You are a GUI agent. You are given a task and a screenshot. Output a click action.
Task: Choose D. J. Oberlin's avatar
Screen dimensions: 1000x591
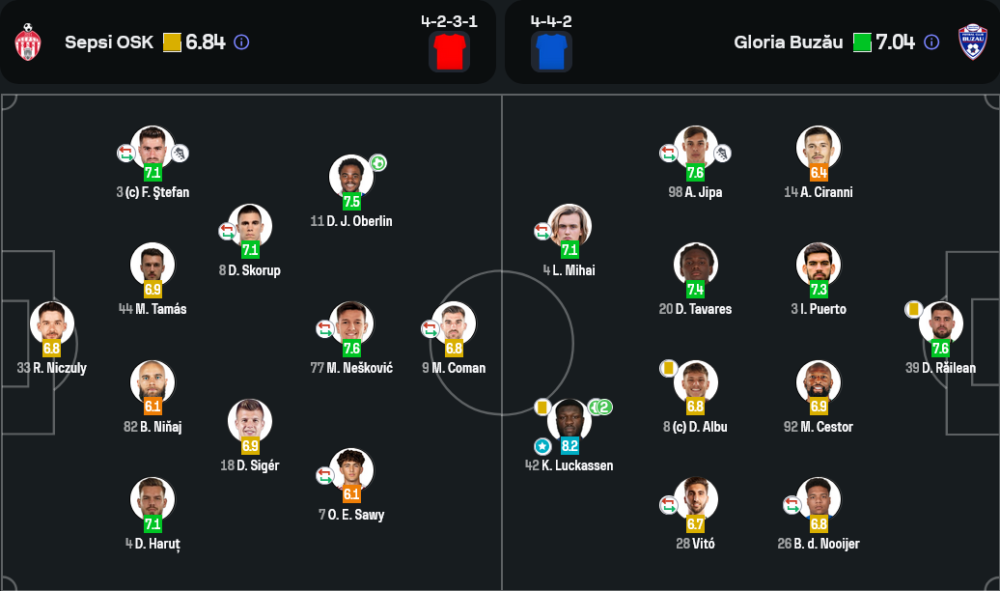[x=351, y=177]
